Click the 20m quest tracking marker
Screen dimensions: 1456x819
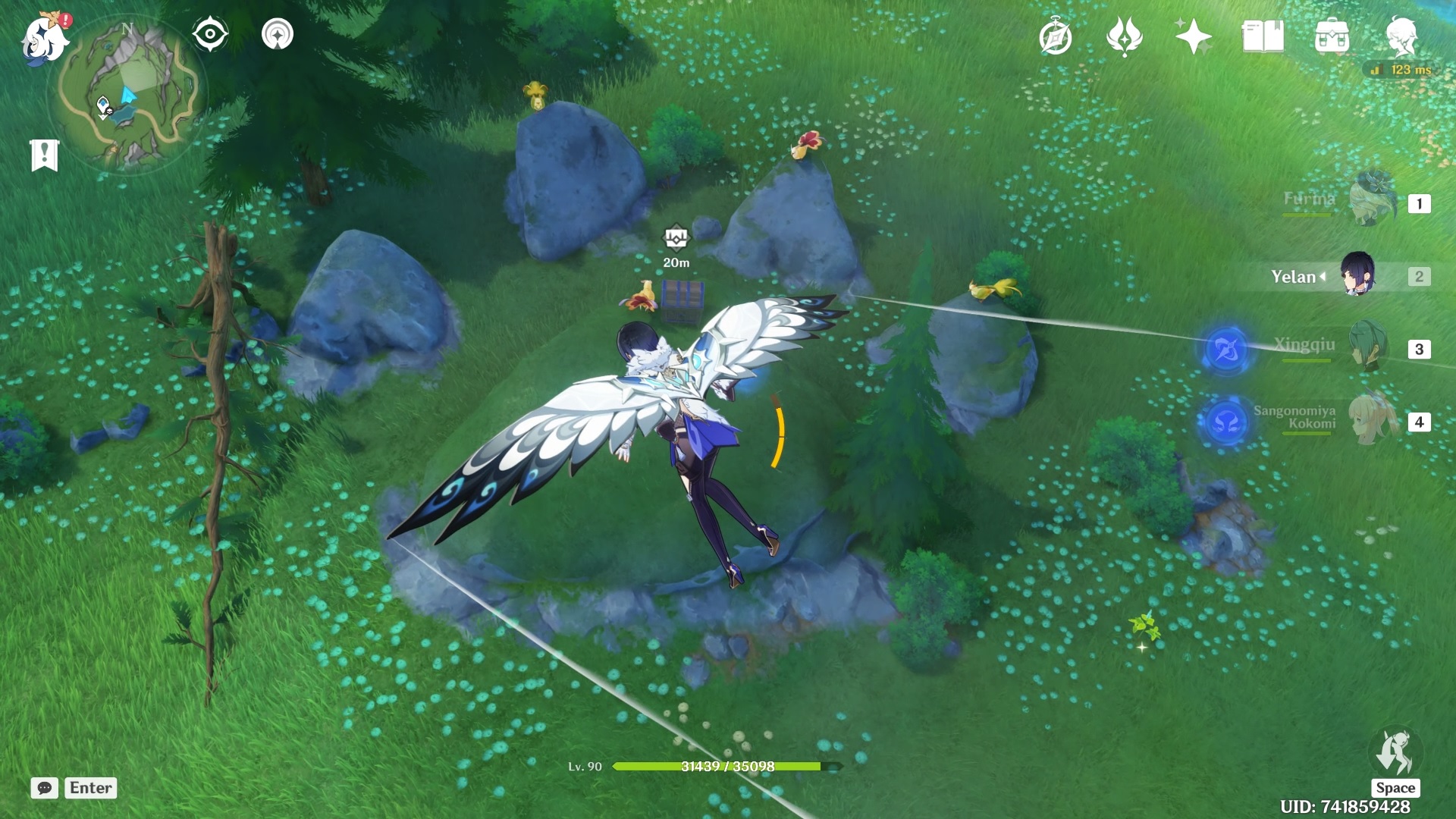click(676, 238)
